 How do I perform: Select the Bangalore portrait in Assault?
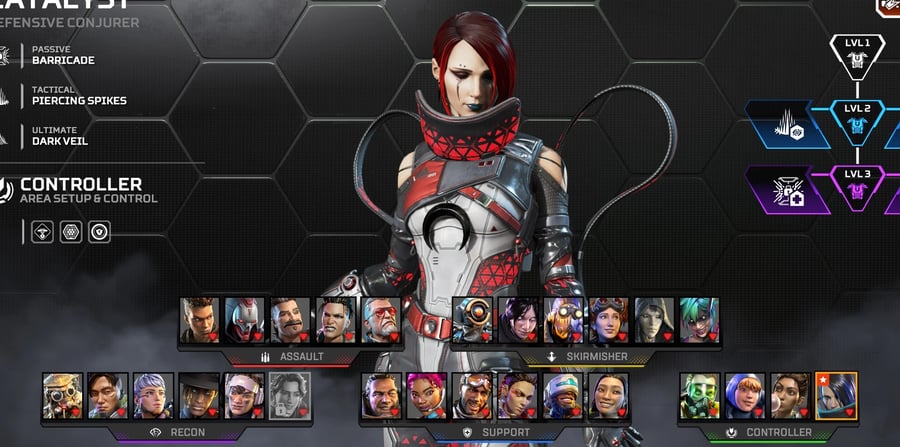click(x=199, y=320)
